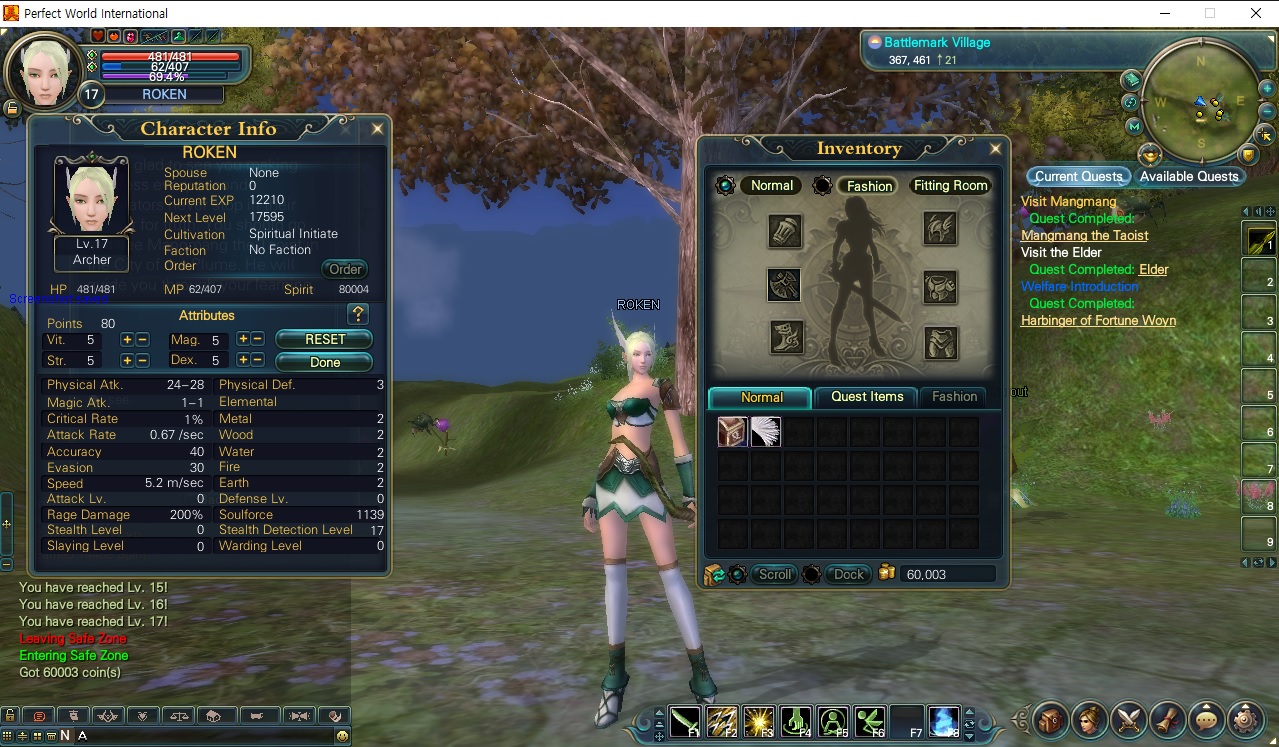Activate the F1 arrow skill on hotbar
Image resolution: width=1279 pixels, height=747 pixels.
(x=685, y=720)
